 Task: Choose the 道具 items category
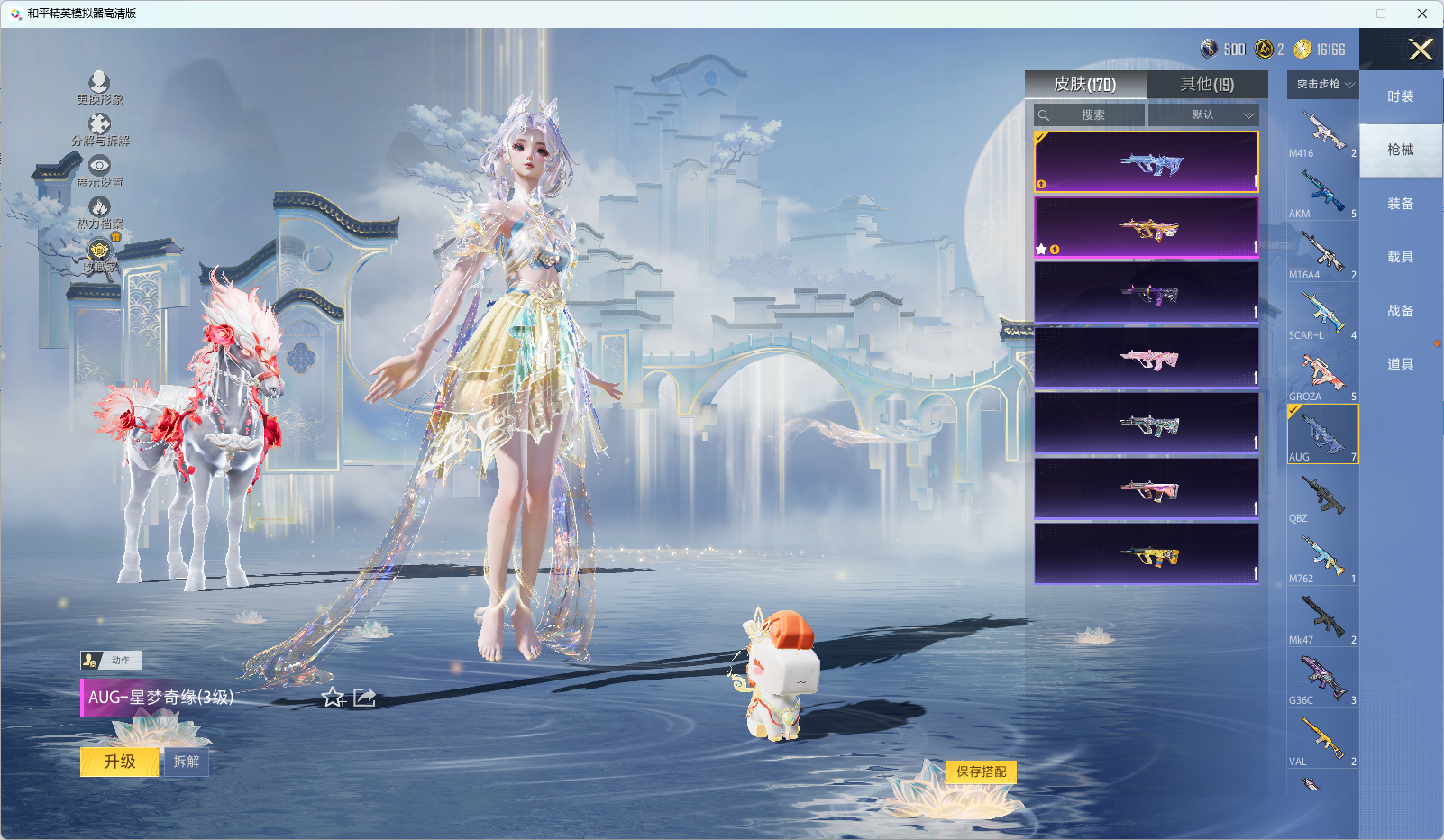pos(1400,364)
